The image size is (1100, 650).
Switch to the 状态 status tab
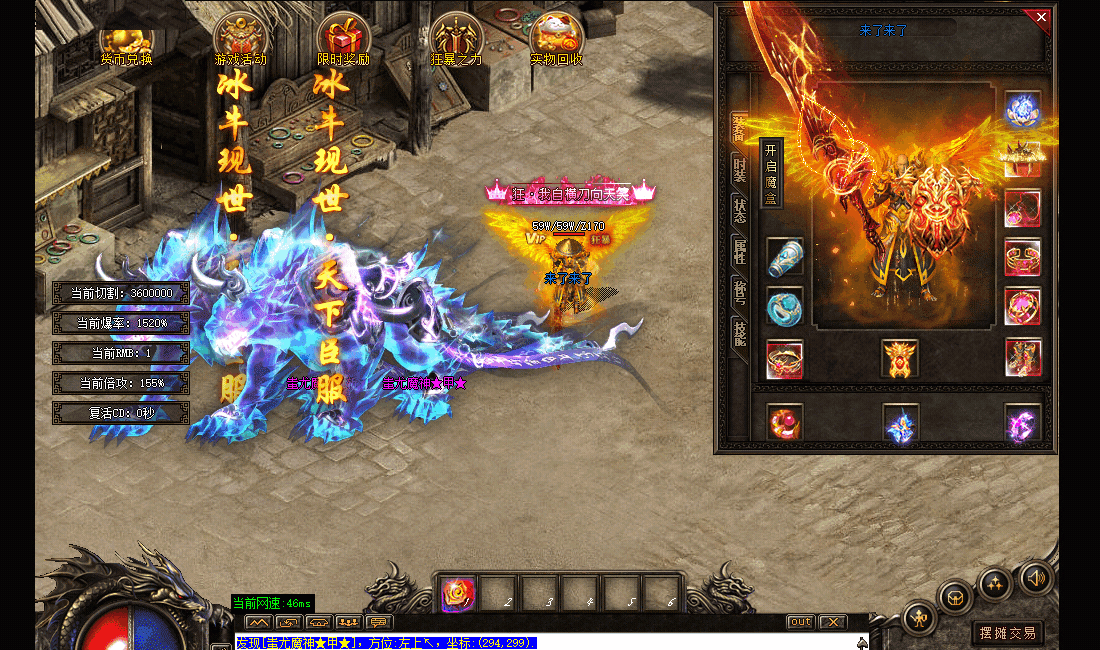point(739,210)
